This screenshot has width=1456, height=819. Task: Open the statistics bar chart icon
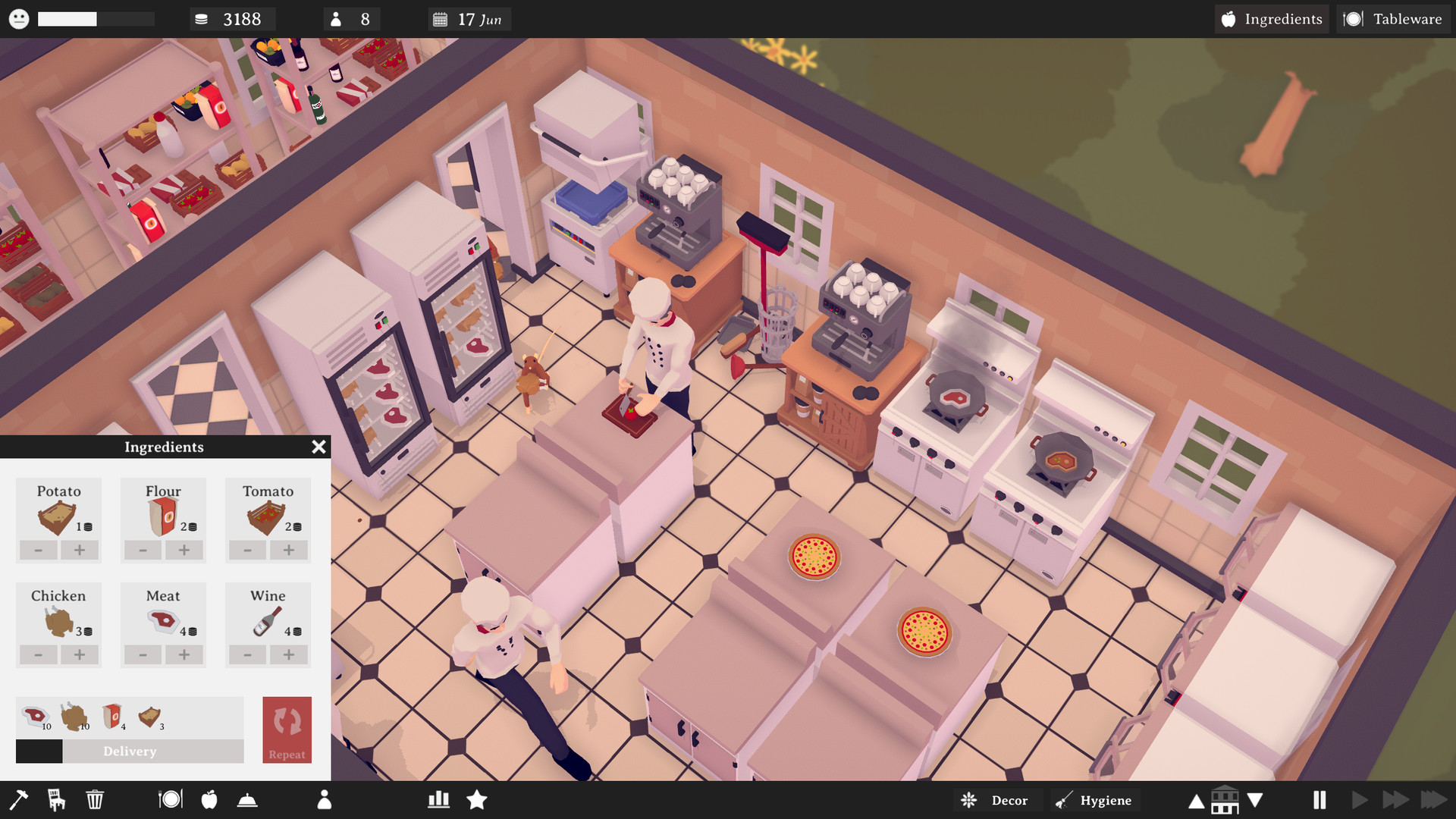click(x=438, y=799)
